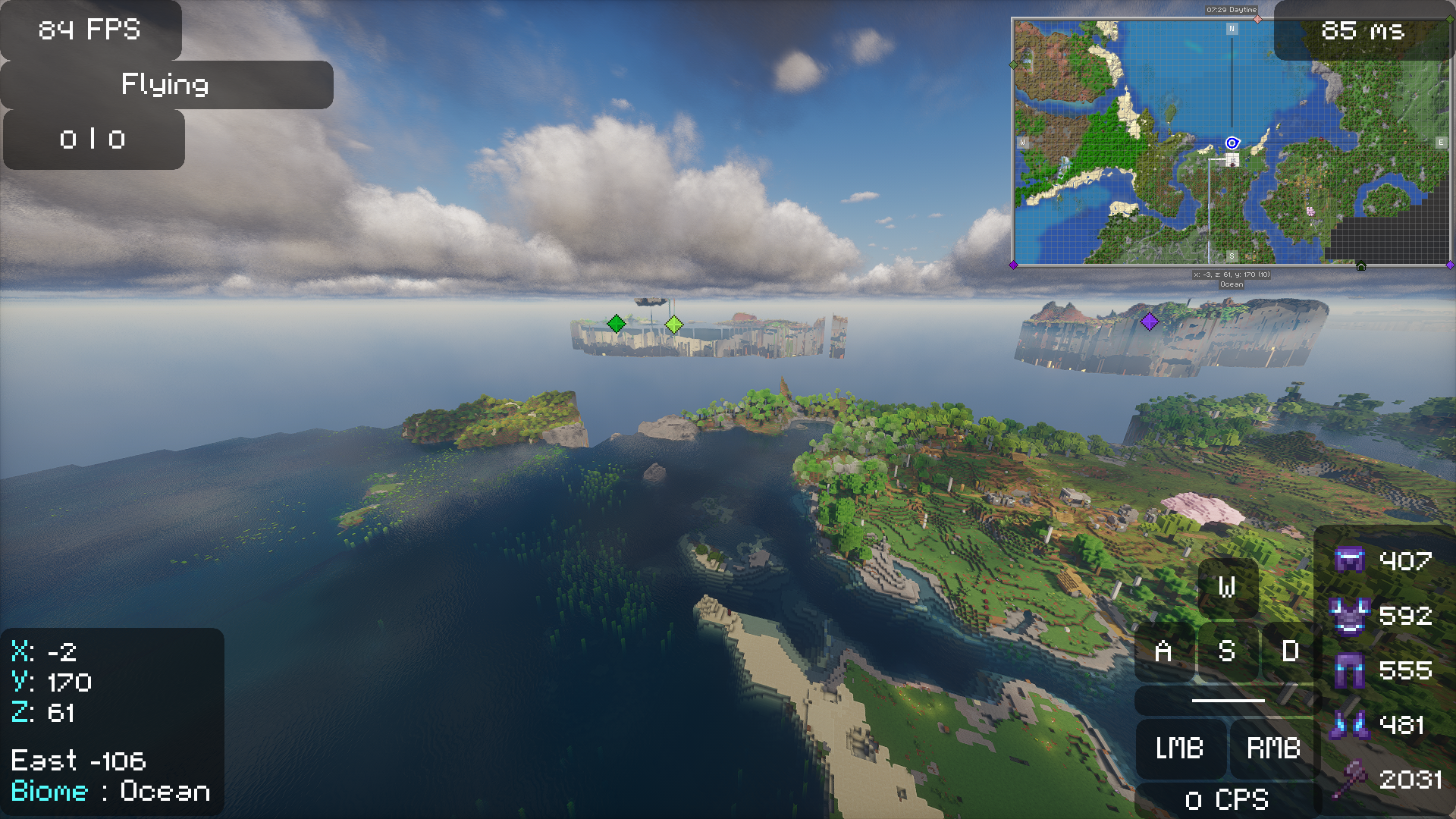This screenshot has width=1456, height=819.
Task: Click the netherite boots durability icon
Action: (1349, 725)
